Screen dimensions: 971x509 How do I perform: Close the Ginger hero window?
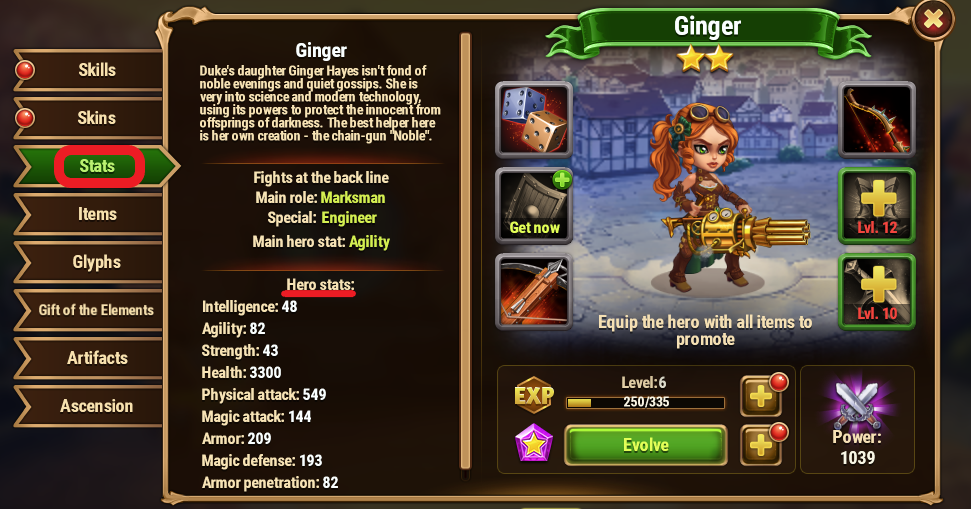933,19
